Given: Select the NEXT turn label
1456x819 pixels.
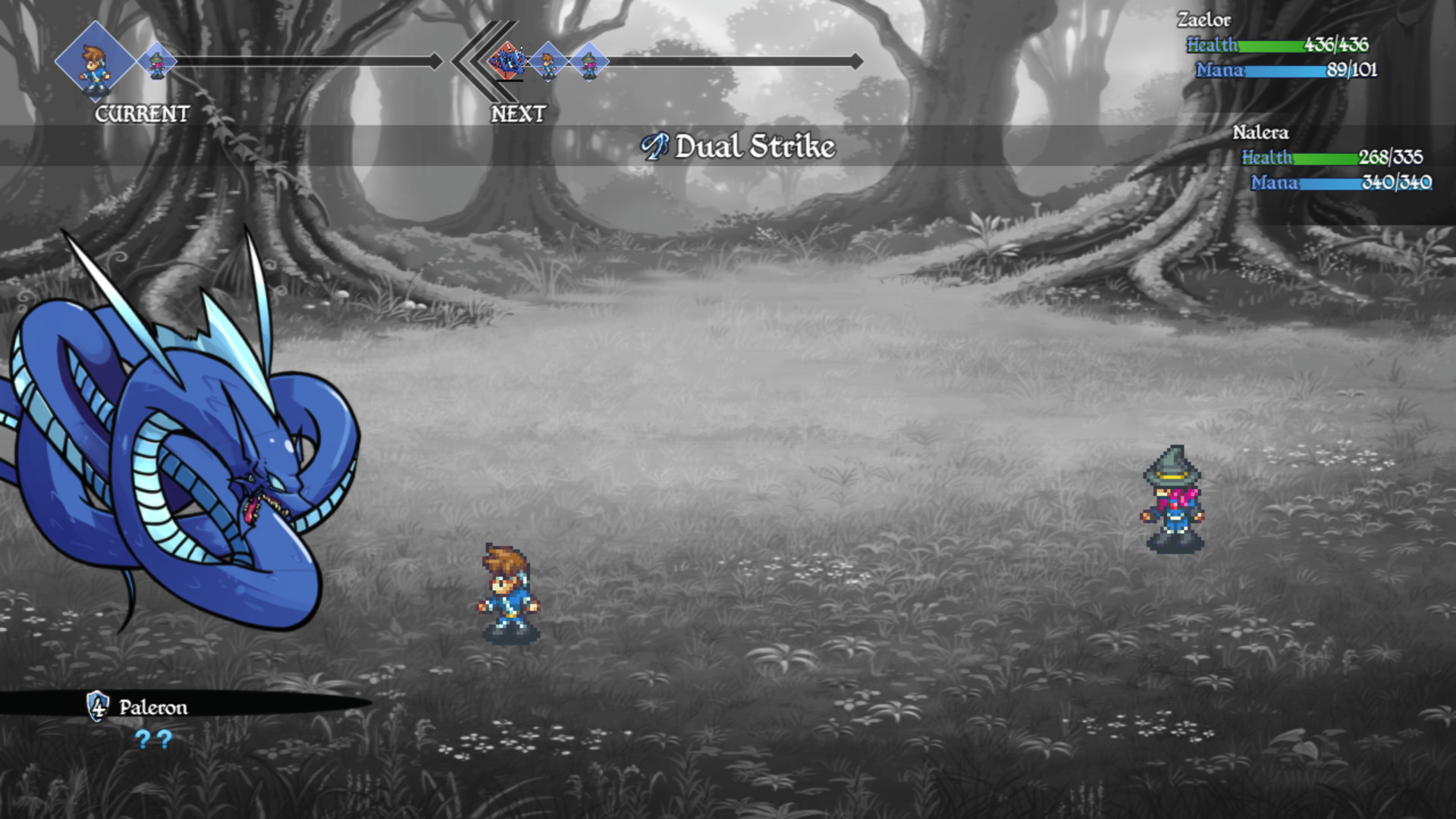Looking at the screenshot, I should [518, 114].
